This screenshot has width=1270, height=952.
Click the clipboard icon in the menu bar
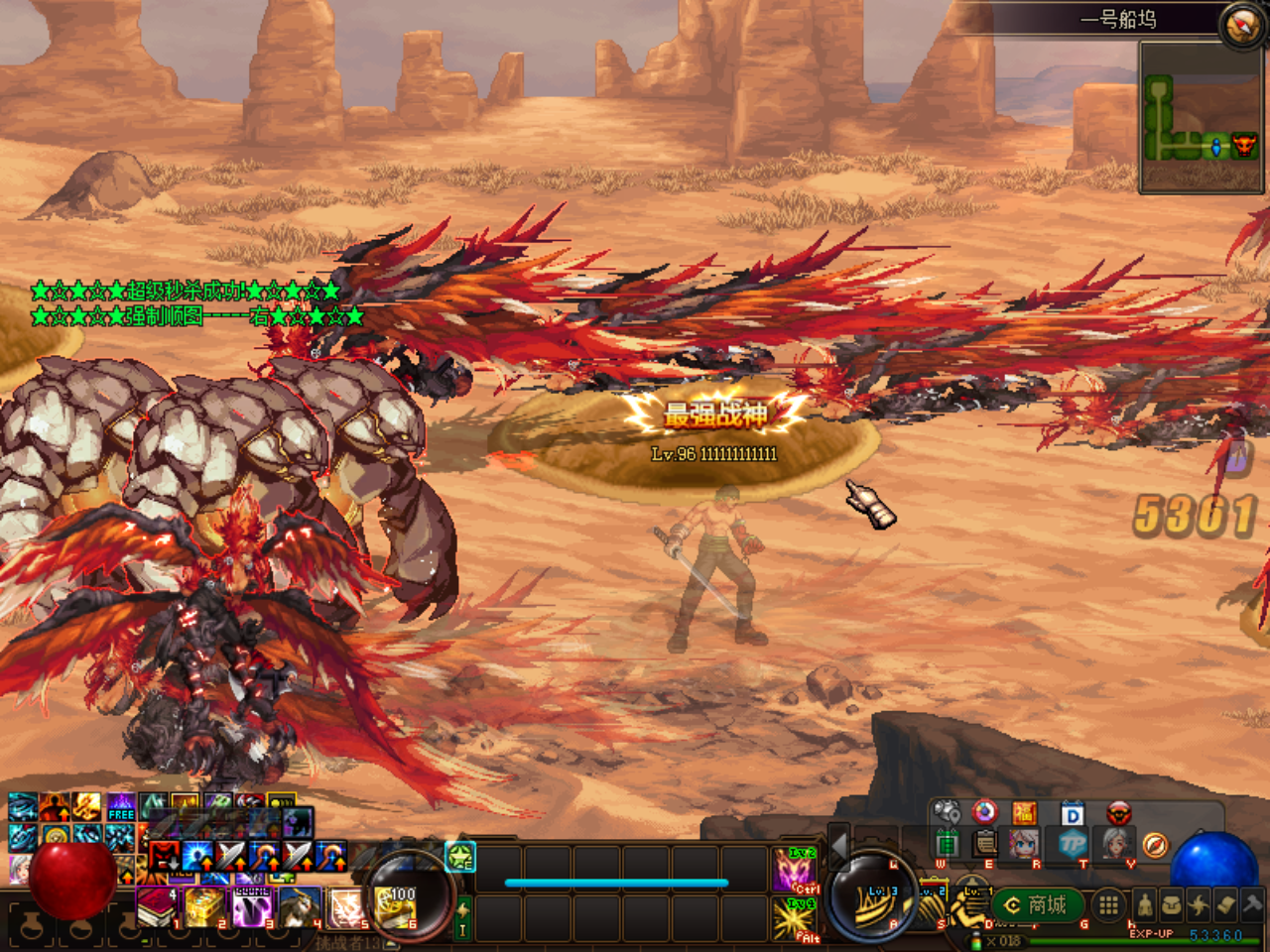tap(984, 844)
